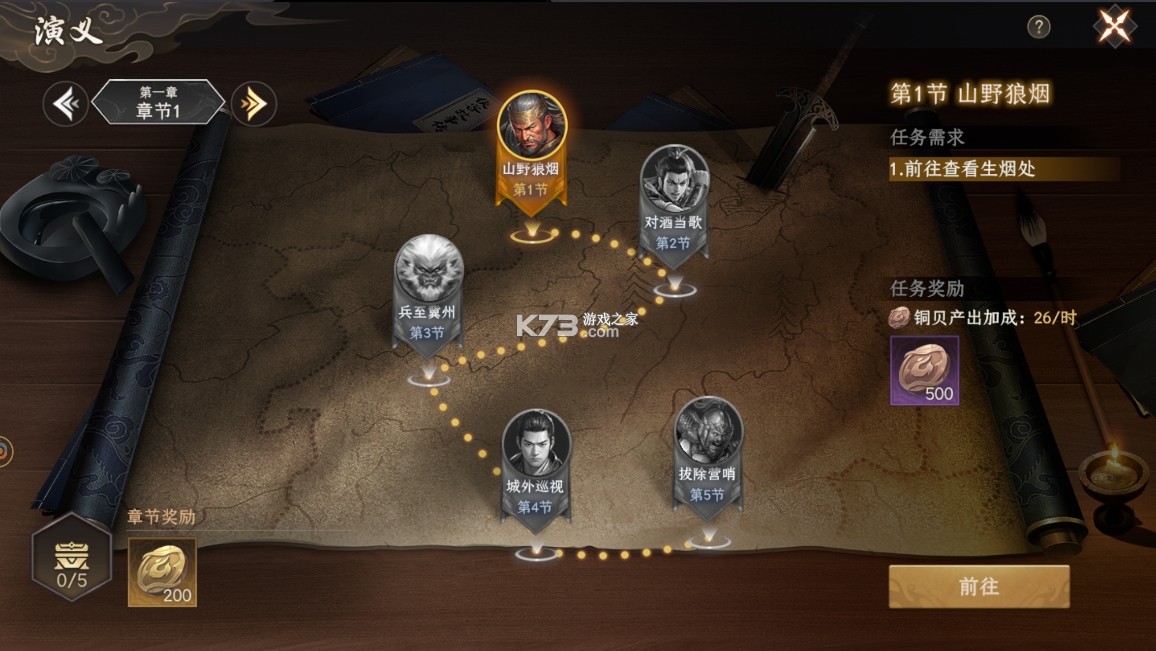View the 200 coin chapter reward
Image resolution: width=1156 pixels, height=651 pixels.
tap(162, 572)
